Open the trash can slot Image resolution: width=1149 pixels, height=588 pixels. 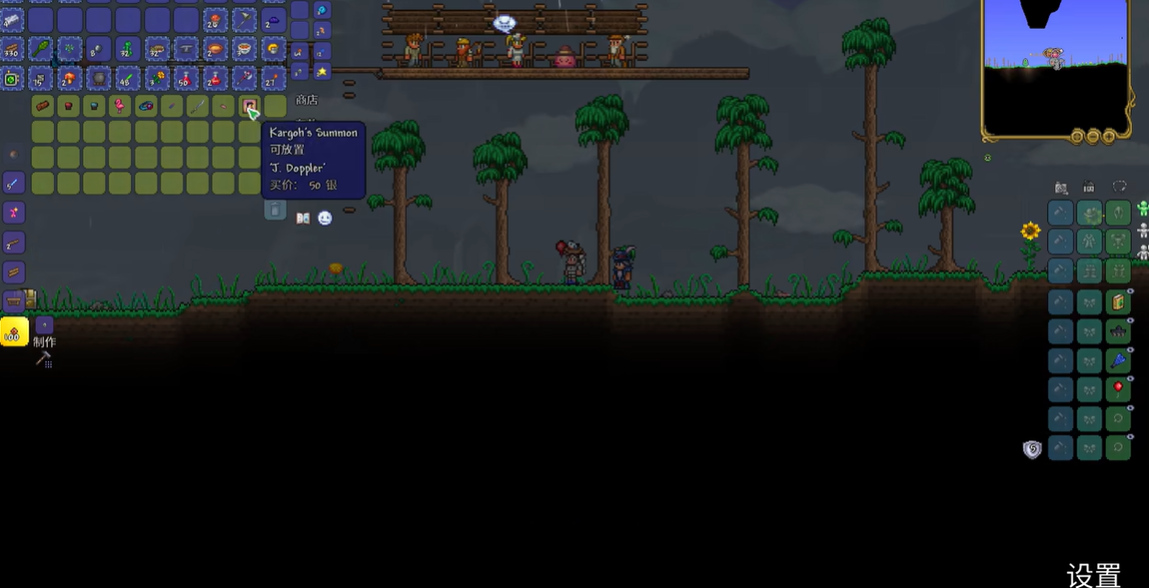pyautogui.click(x=275, y=210)
